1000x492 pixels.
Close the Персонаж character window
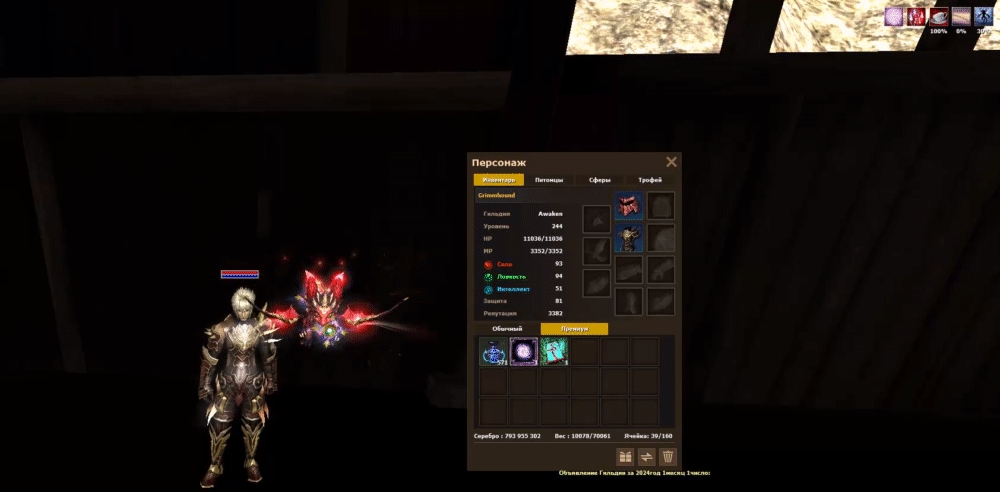pyautogui.click(x=671, y=162)
